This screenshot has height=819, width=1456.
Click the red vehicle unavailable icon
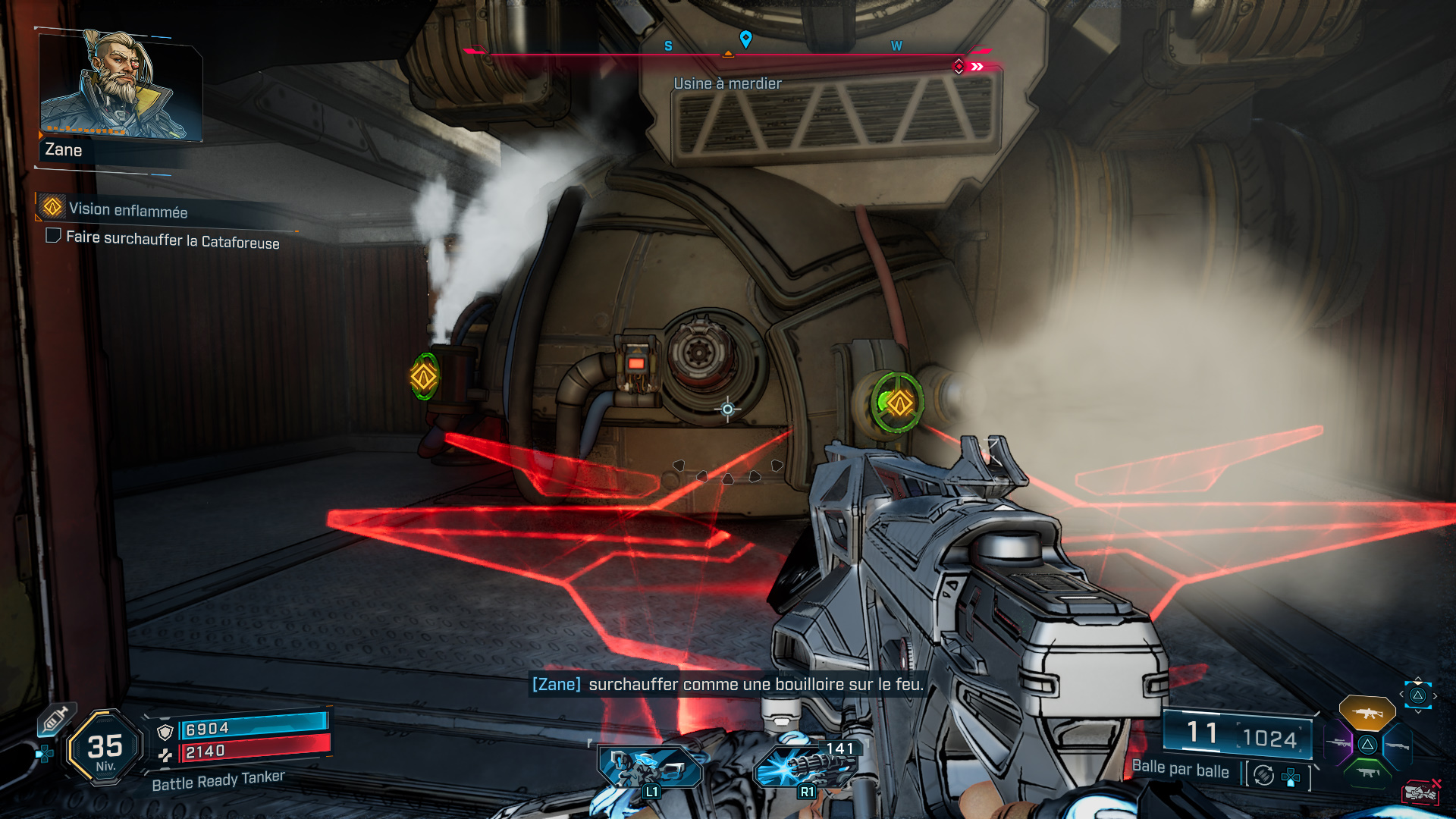[x=1421, y=792]
